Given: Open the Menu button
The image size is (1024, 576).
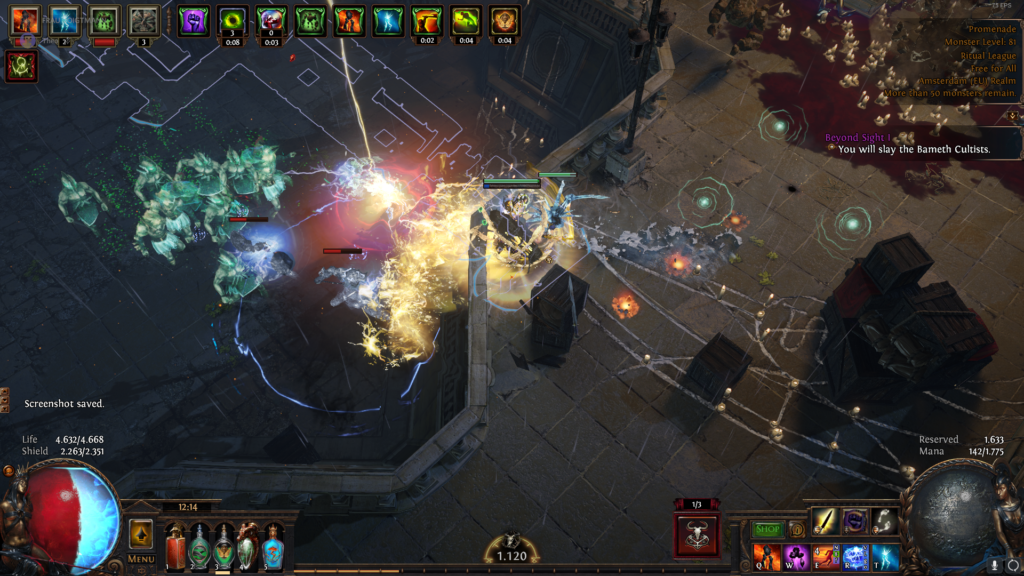Looking at the screenshot, I should (x=140, y=559).
